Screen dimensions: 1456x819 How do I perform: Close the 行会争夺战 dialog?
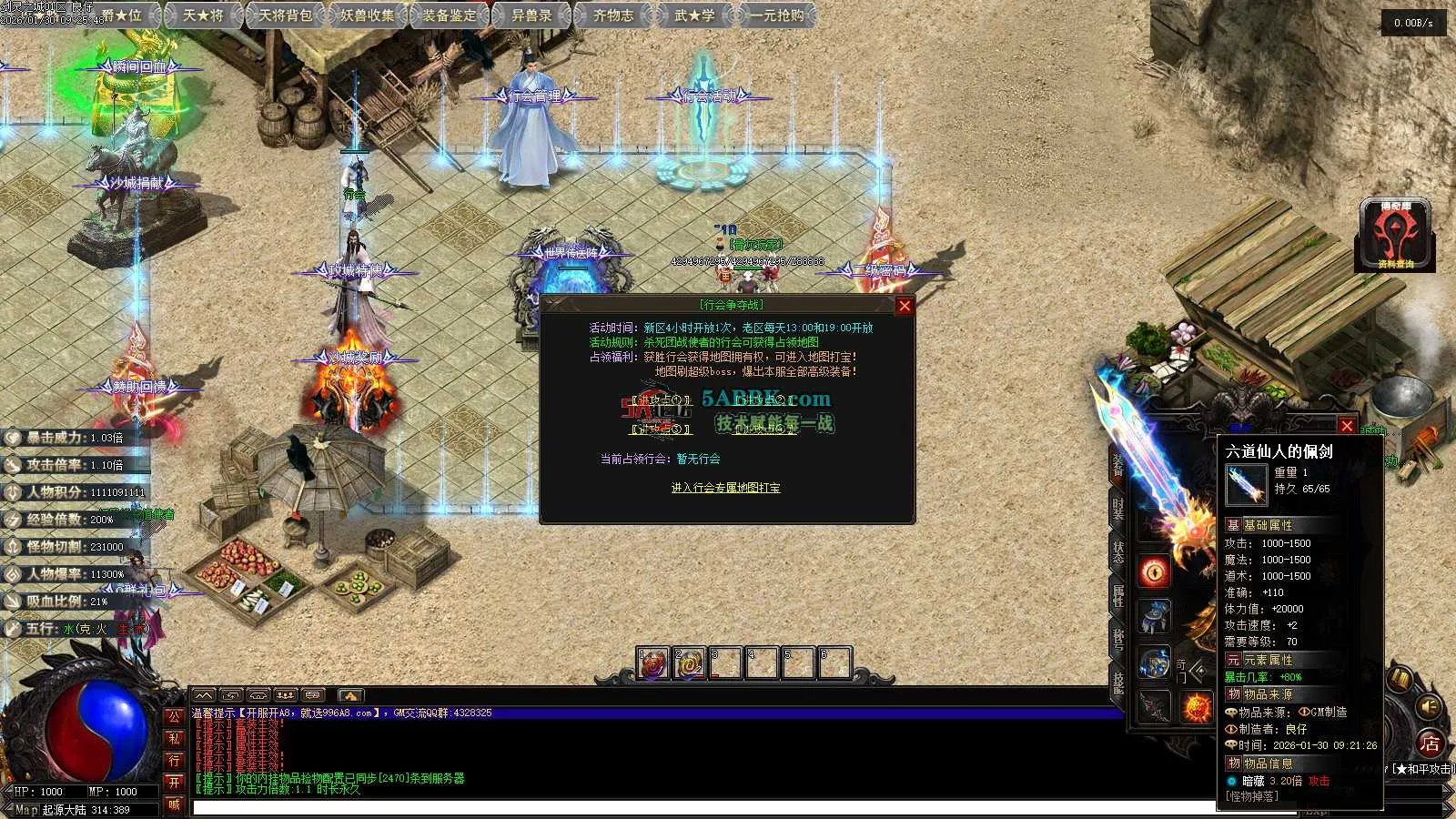905,306
